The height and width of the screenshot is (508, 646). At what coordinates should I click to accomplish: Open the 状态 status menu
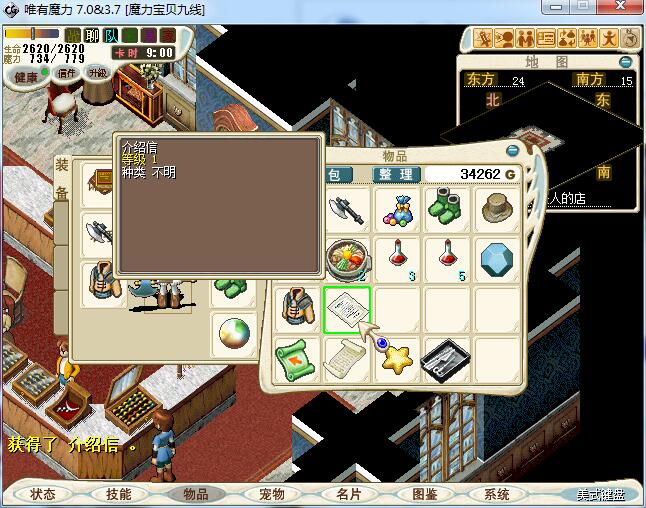[43, 494]
